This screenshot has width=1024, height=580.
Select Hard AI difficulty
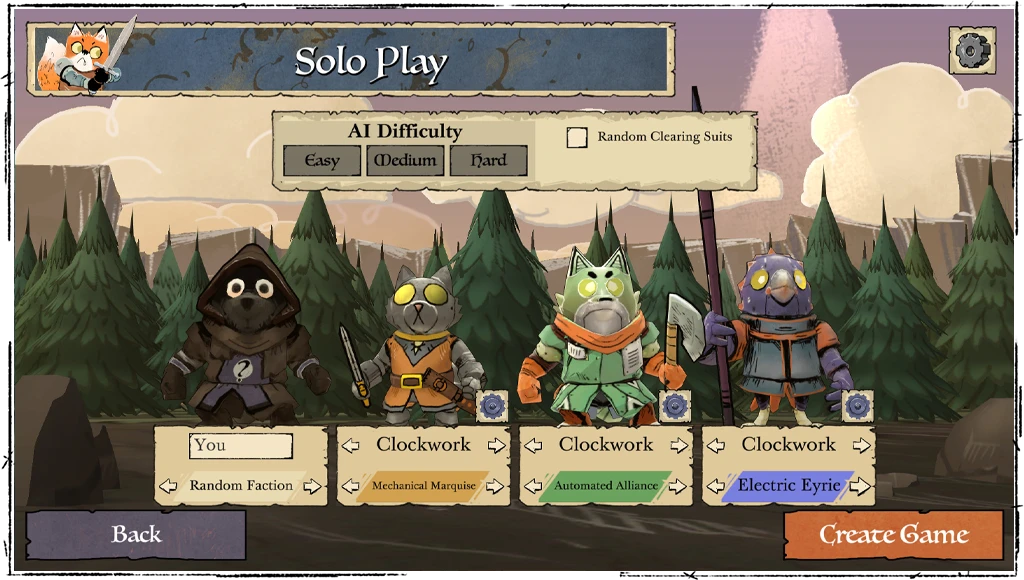[488, 161]
